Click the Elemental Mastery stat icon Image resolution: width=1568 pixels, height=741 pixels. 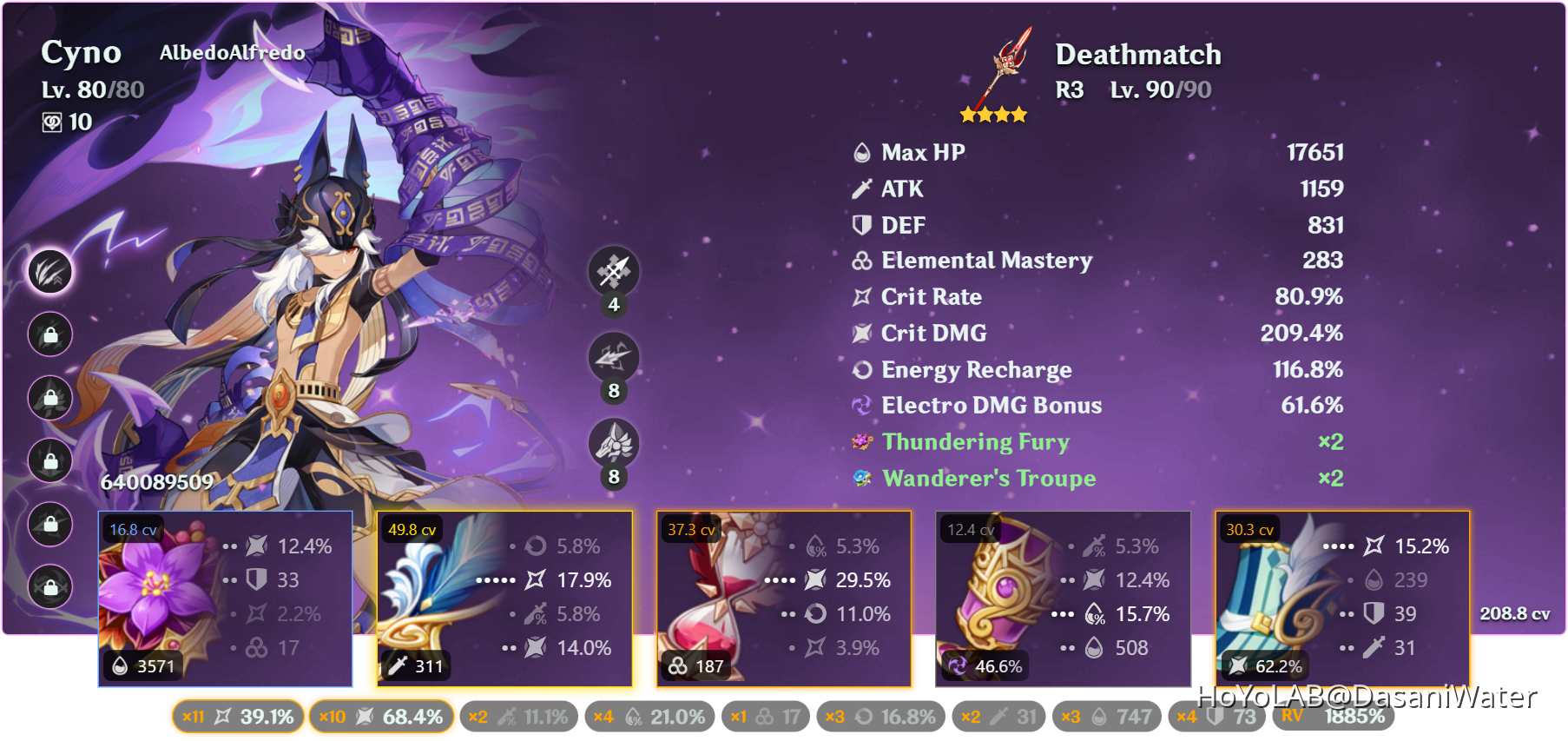[860, 261]
